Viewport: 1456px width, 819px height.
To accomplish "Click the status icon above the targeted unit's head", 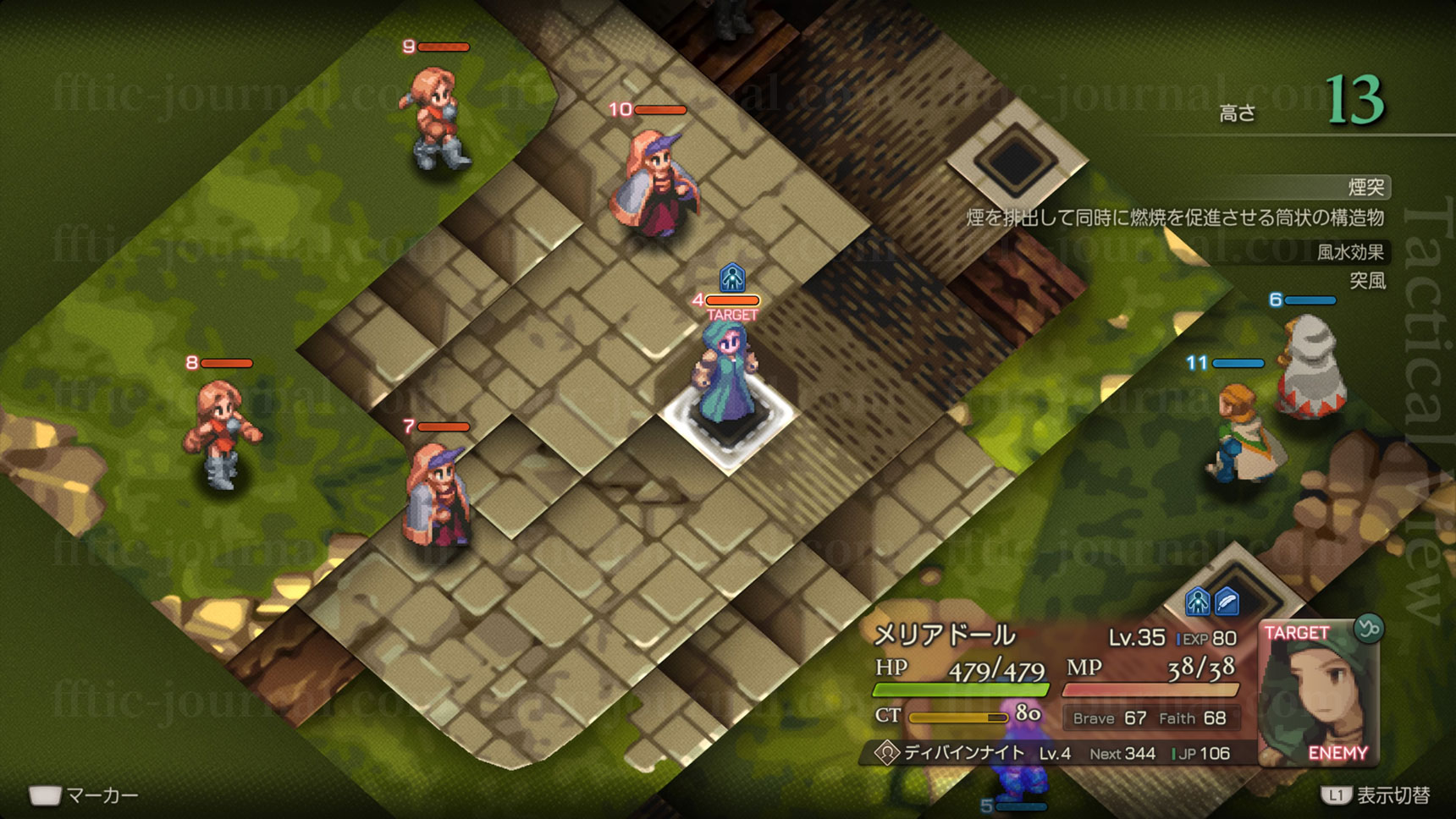I will tap(732, 278).
